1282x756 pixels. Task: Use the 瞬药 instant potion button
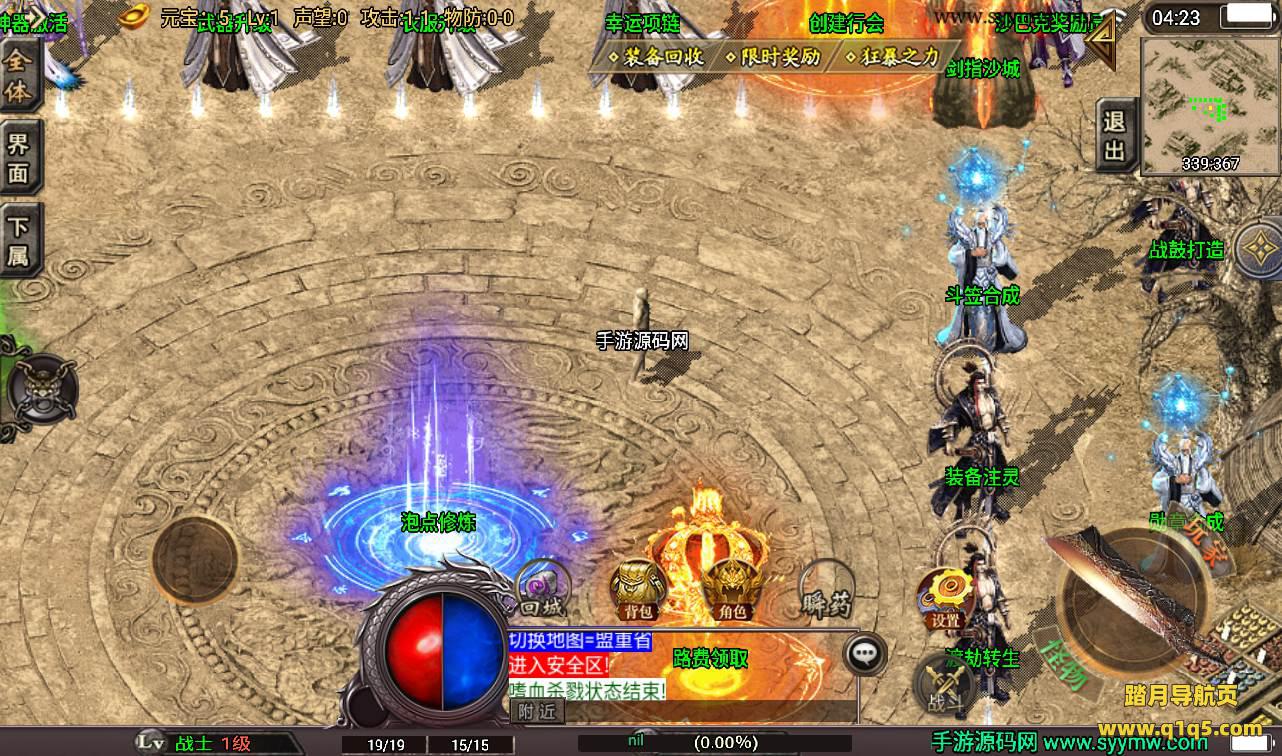click(x=827, y=592)
